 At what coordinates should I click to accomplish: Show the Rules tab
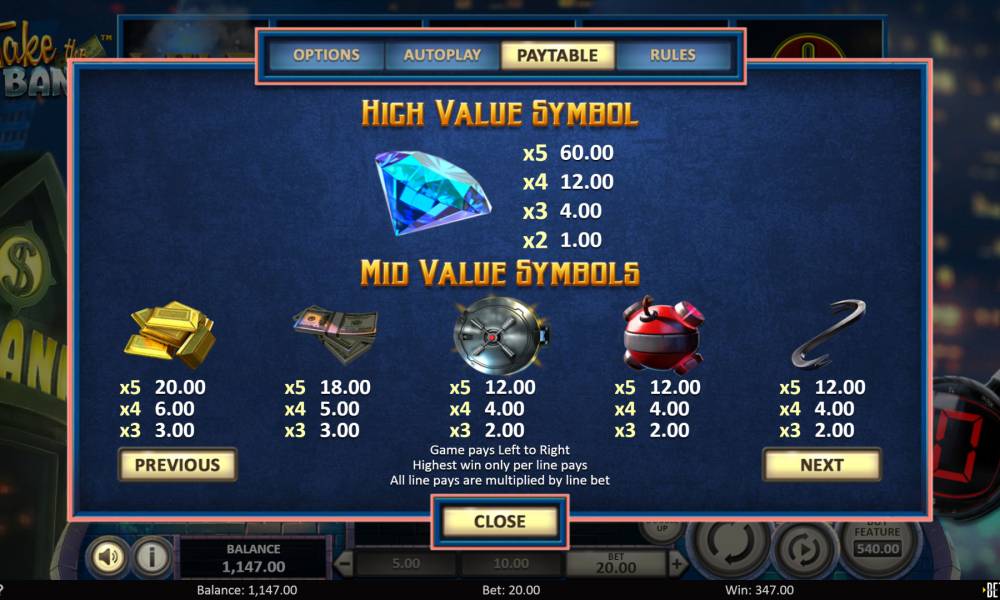pos(672,55)
